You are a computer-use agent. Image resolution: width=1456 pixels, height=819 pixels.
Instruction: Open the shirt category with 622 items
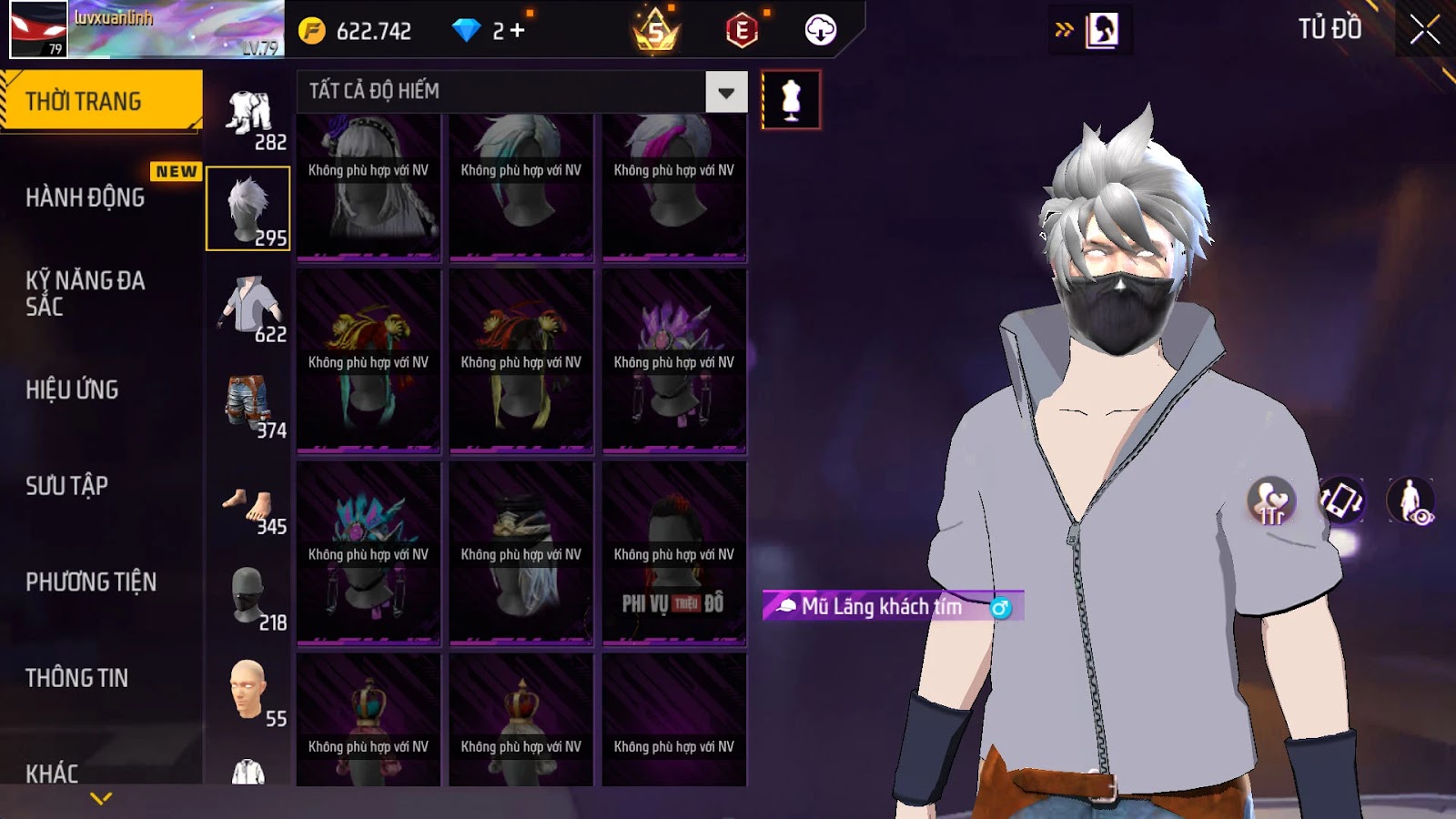tap(249, 308)
